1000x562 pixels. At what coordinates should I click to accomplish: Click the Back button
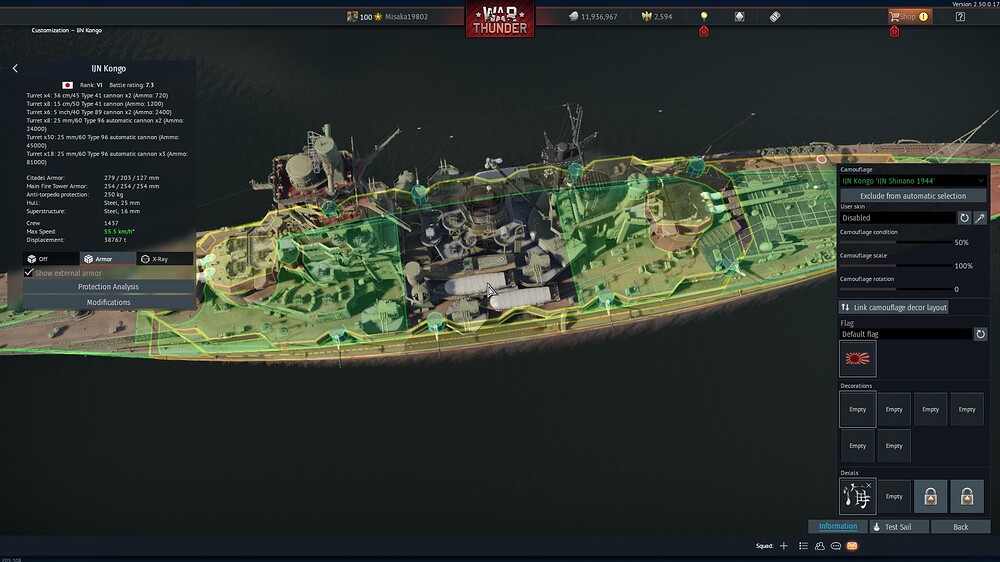click(960, 526)
